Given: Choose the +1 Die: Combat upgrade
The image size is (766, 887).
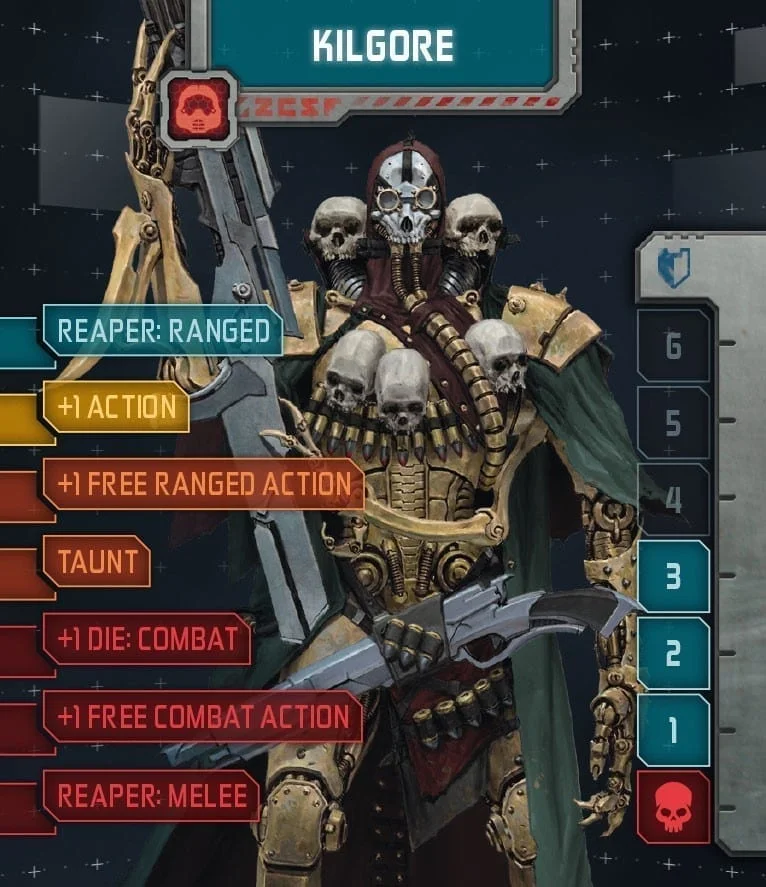Looking at the screenshot, I should pyautogui.click(x=147, y=639).
